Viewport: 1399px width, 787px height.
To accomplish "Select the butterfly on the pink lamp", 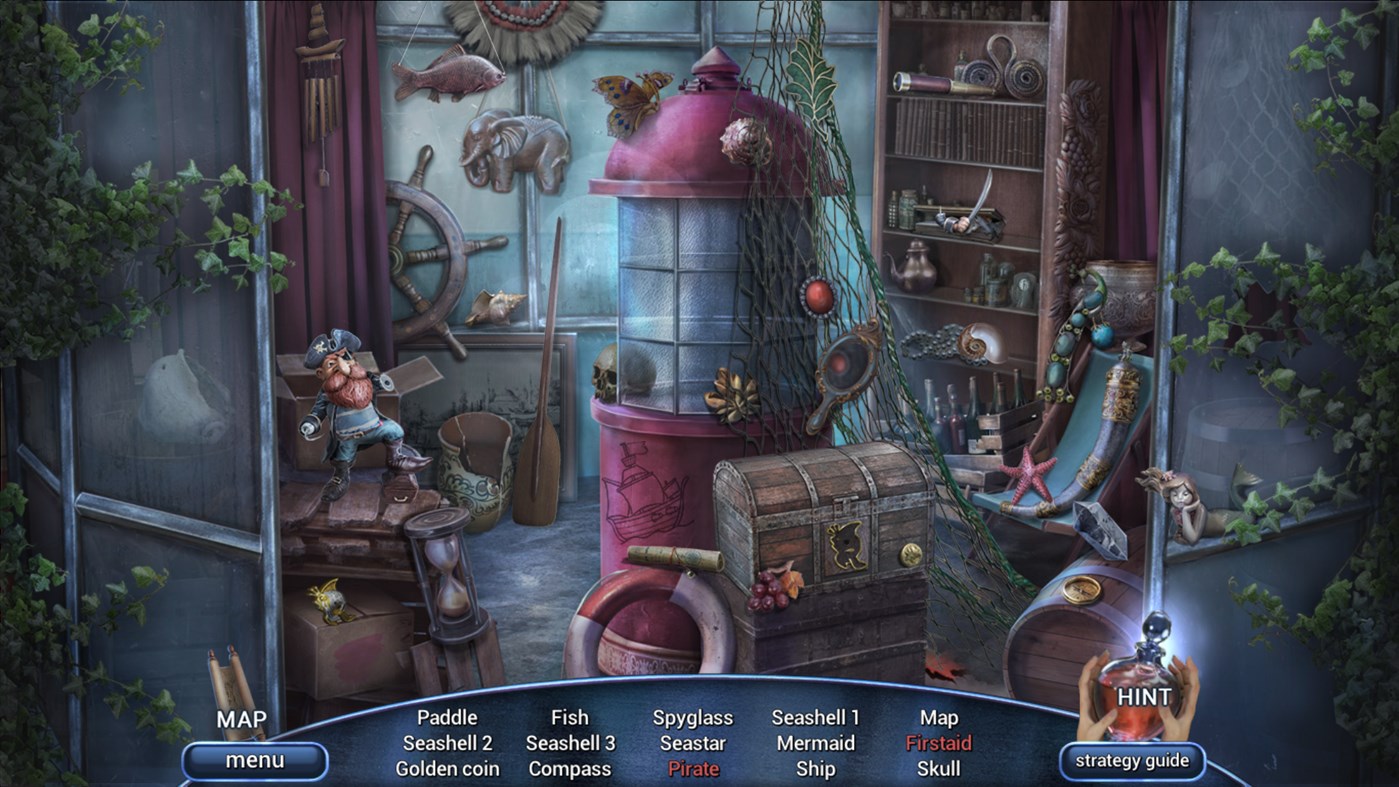I will (624, 95).
